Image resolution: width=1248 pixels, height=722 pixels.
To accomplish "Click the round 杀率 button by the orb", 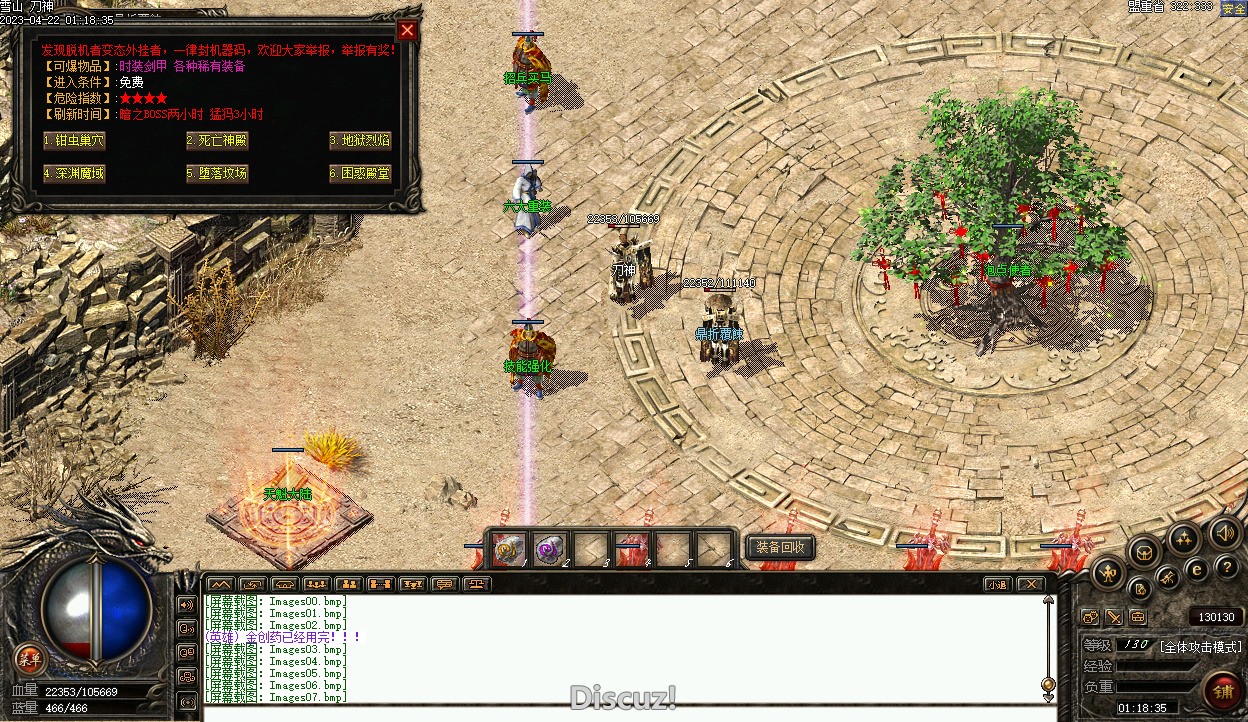I will [30, 657].
